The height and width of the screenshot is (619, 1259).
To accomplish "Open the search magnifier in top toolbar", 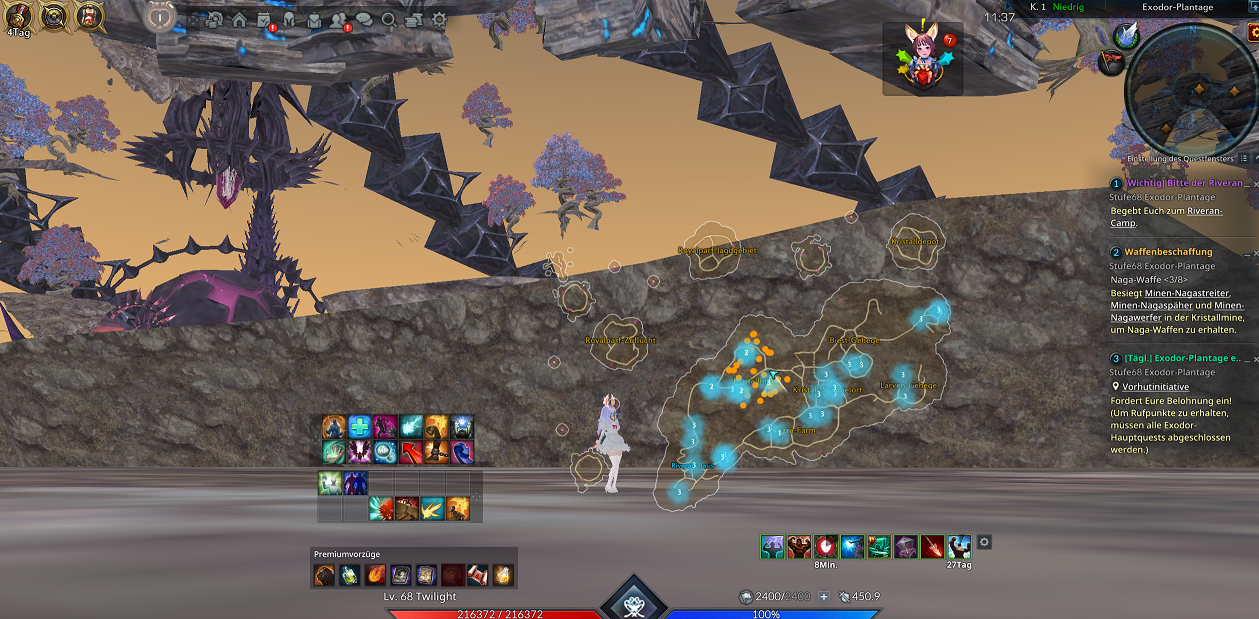I will [389, 19].
